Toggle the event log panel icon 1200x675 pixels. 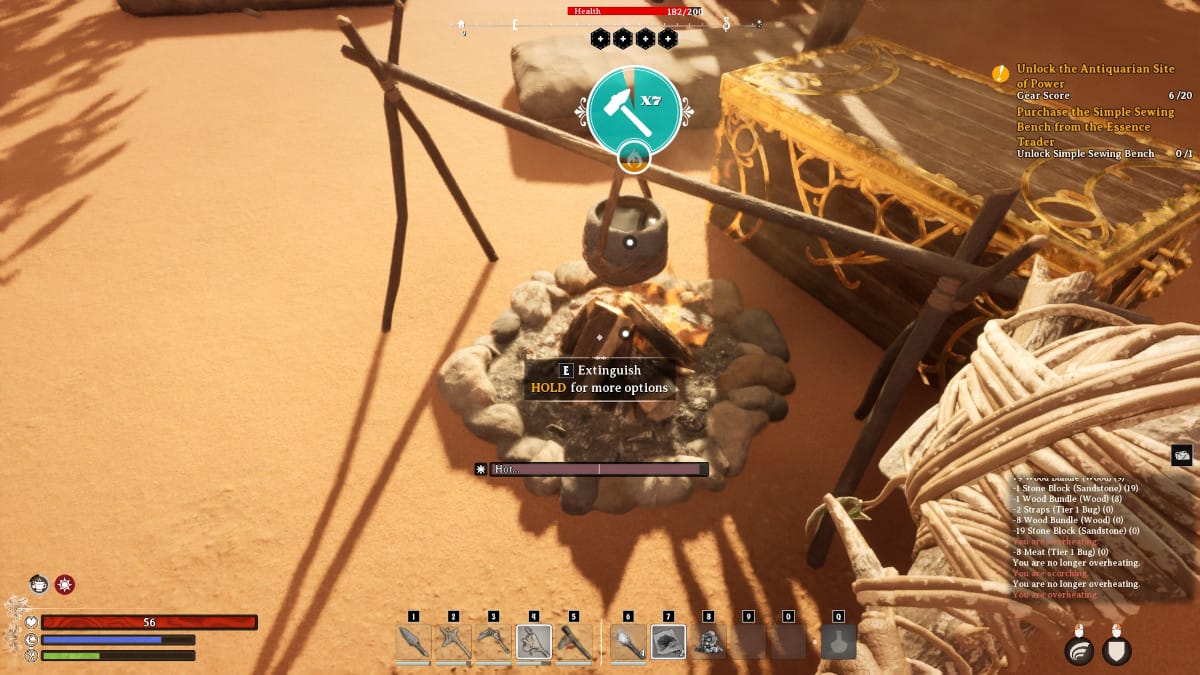(1181, 455)
